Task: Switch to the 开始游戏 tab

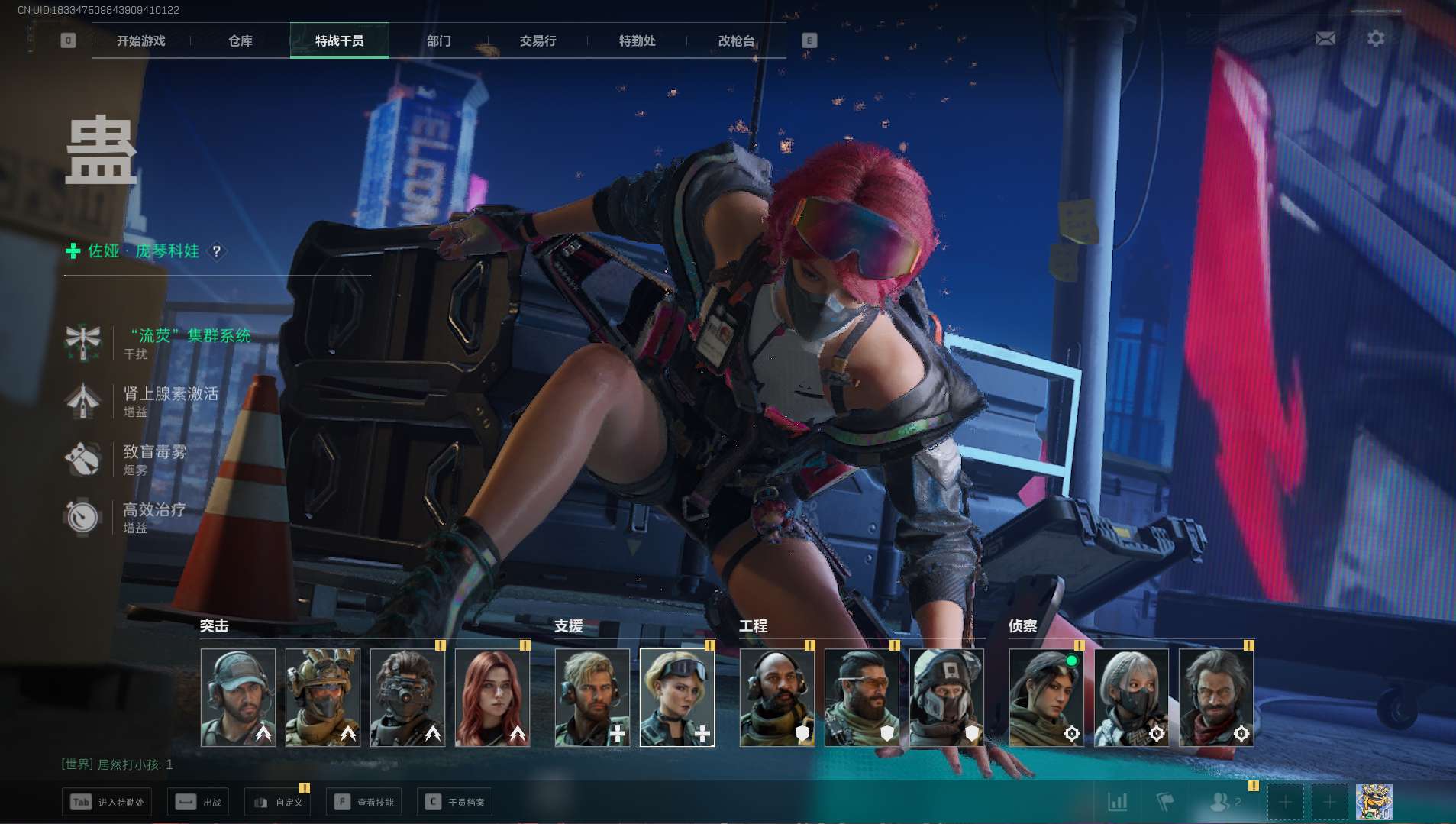Action: (140, 41)
